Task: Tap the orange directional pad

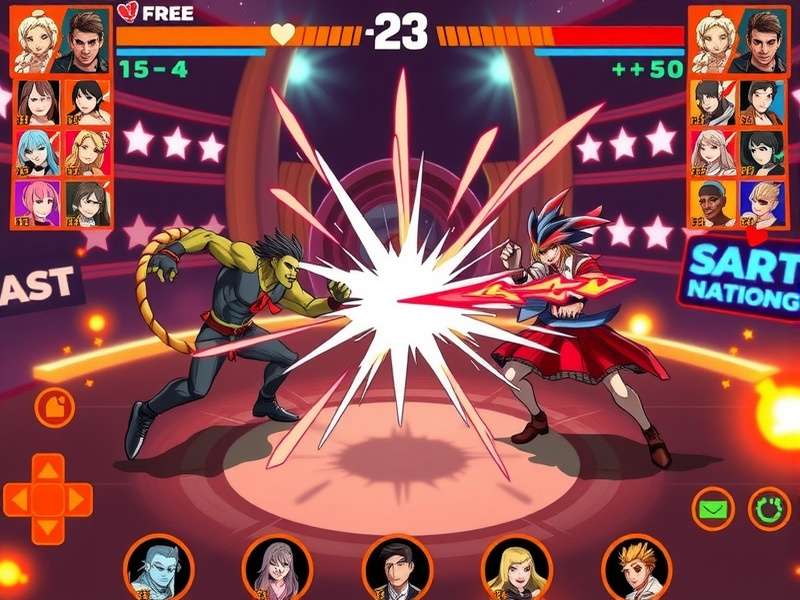Action: click(x=48, y=499)
